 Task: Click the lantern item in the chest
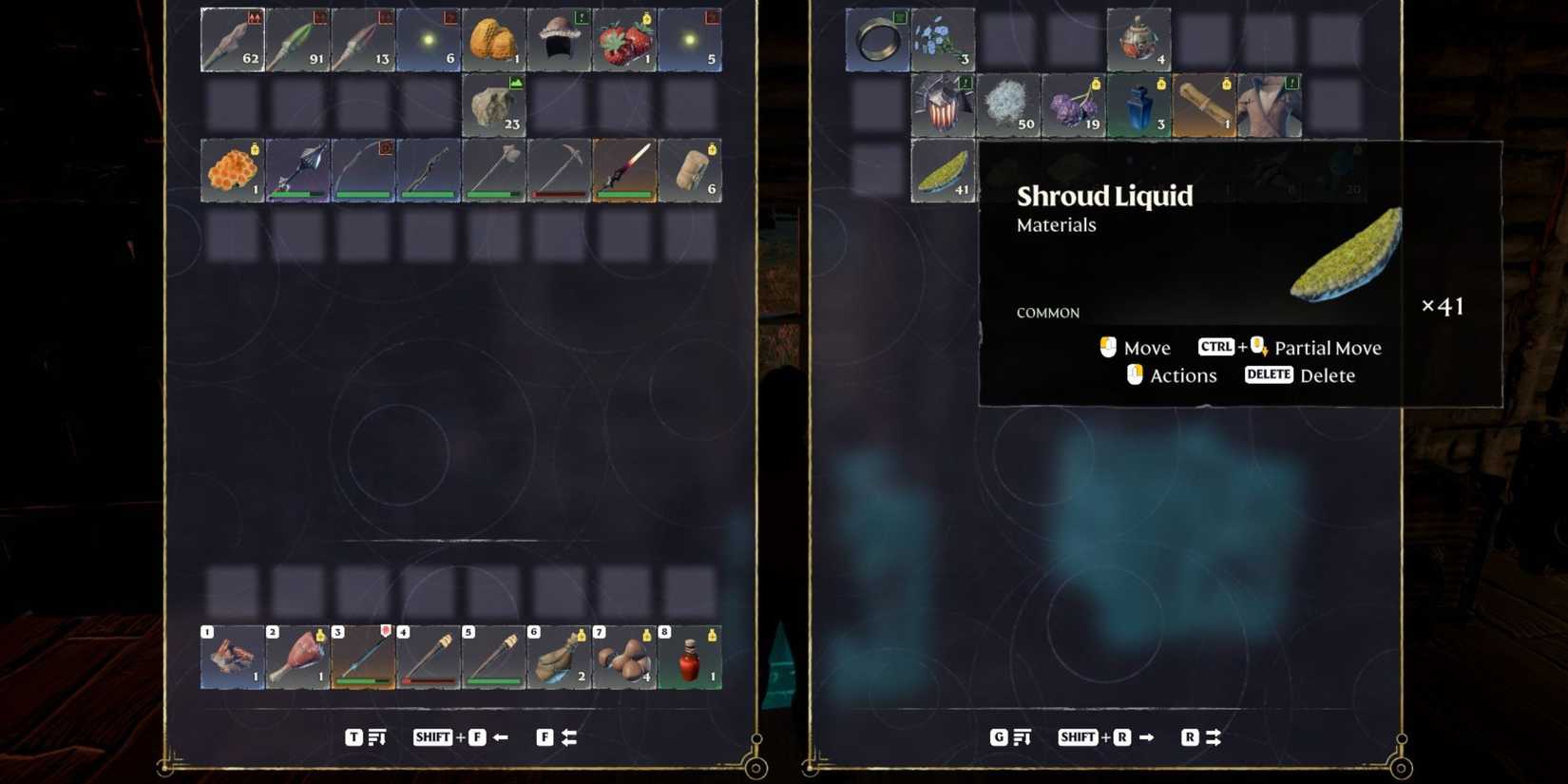1139,40
